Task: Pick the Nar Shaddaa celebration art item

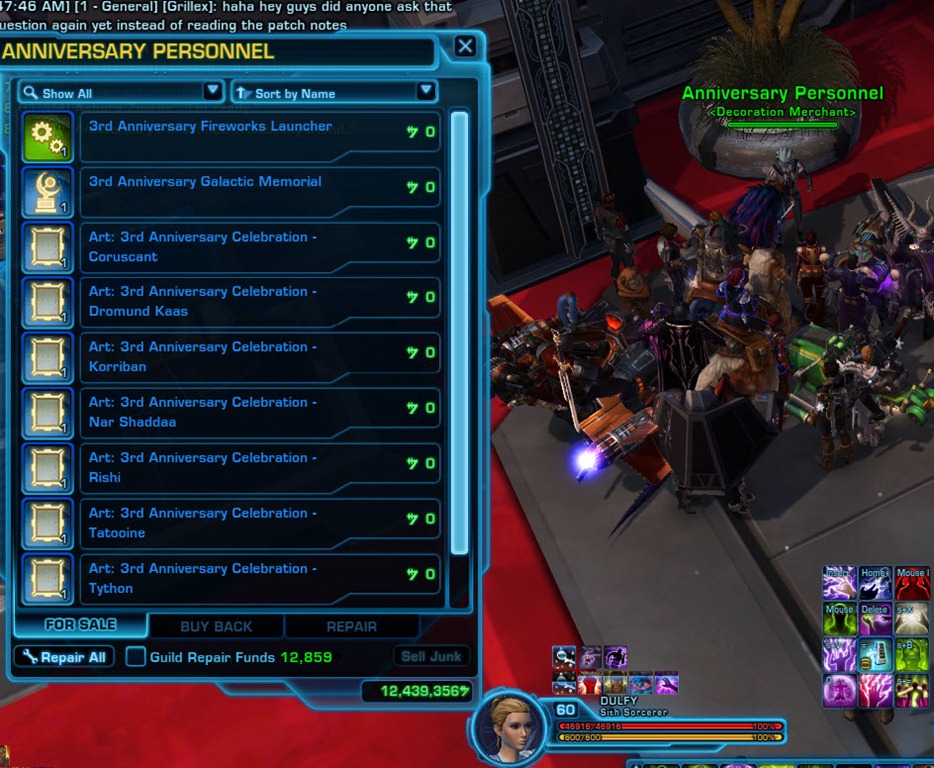Action: pyautogui.click(x=259, y=412)
